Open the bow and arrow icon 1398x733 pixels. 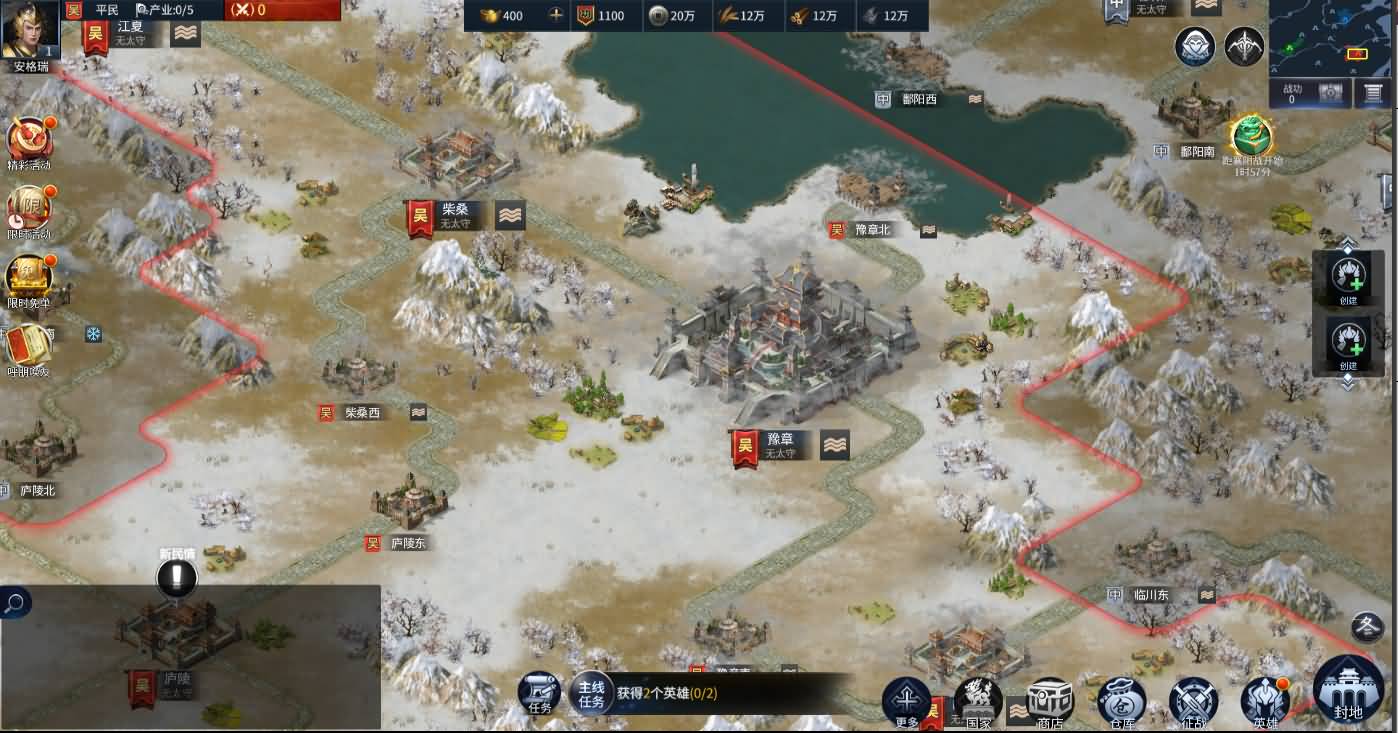pos(1244,47)
